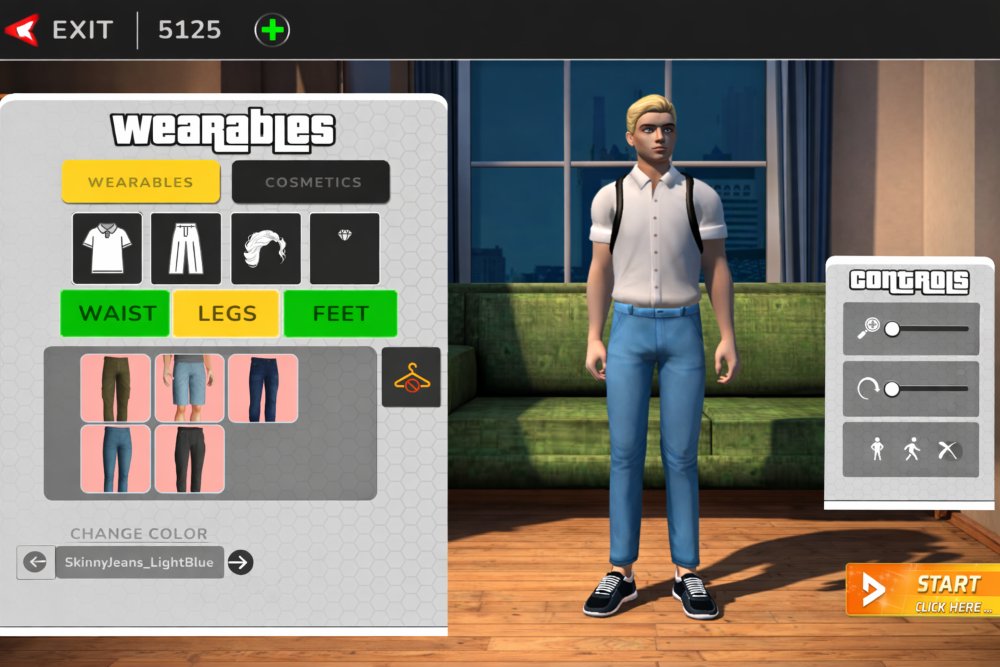Open the hair category

click(x=265, y=248)
